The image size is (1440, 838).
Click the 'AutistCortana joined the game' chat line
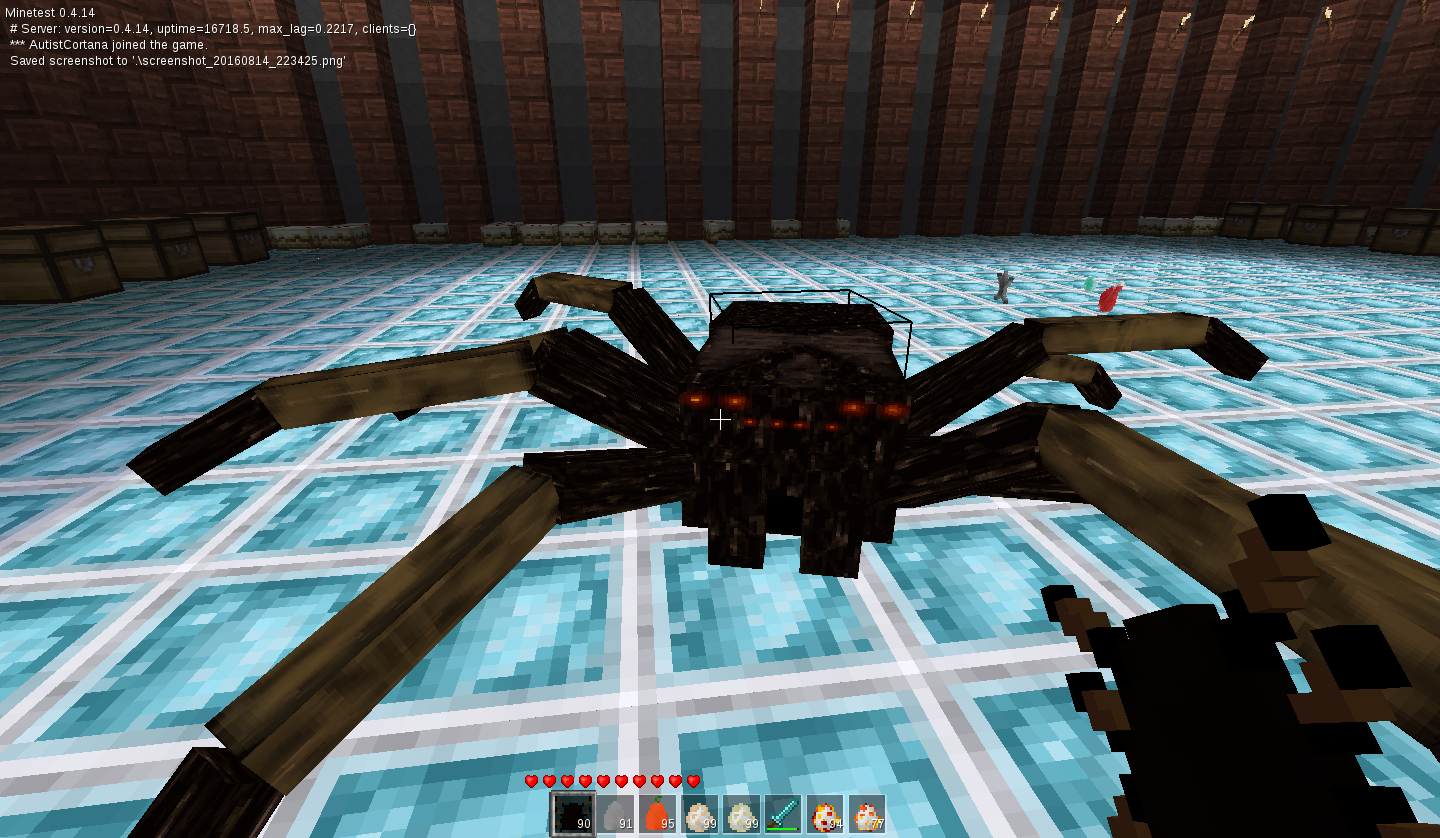[x=110, y=44]
